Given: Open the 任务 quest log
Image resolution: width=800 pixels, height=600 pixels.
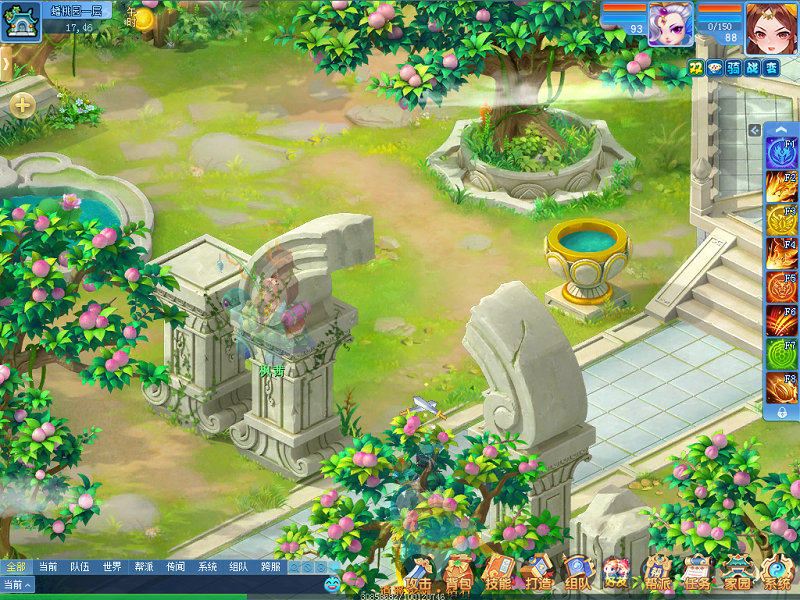Looking at the screenshot, I should click(x=696, y=575).
